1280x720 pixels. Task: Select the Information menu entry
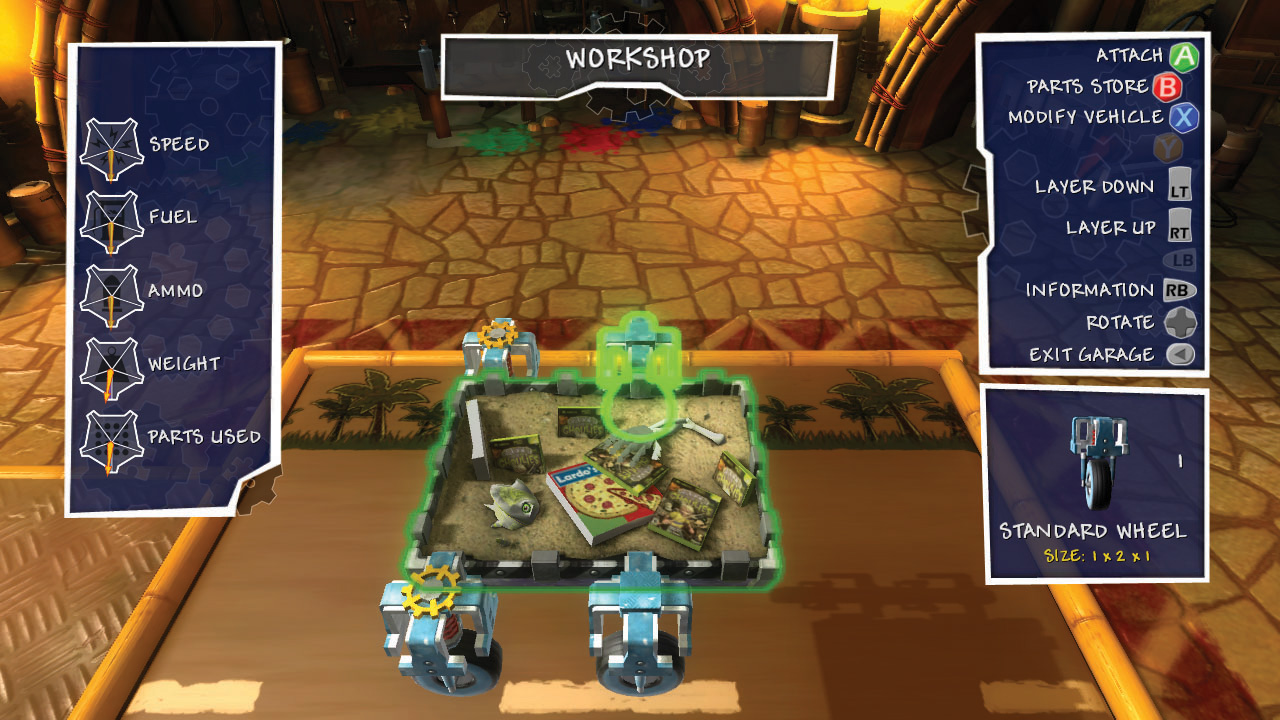(1090, 289)
